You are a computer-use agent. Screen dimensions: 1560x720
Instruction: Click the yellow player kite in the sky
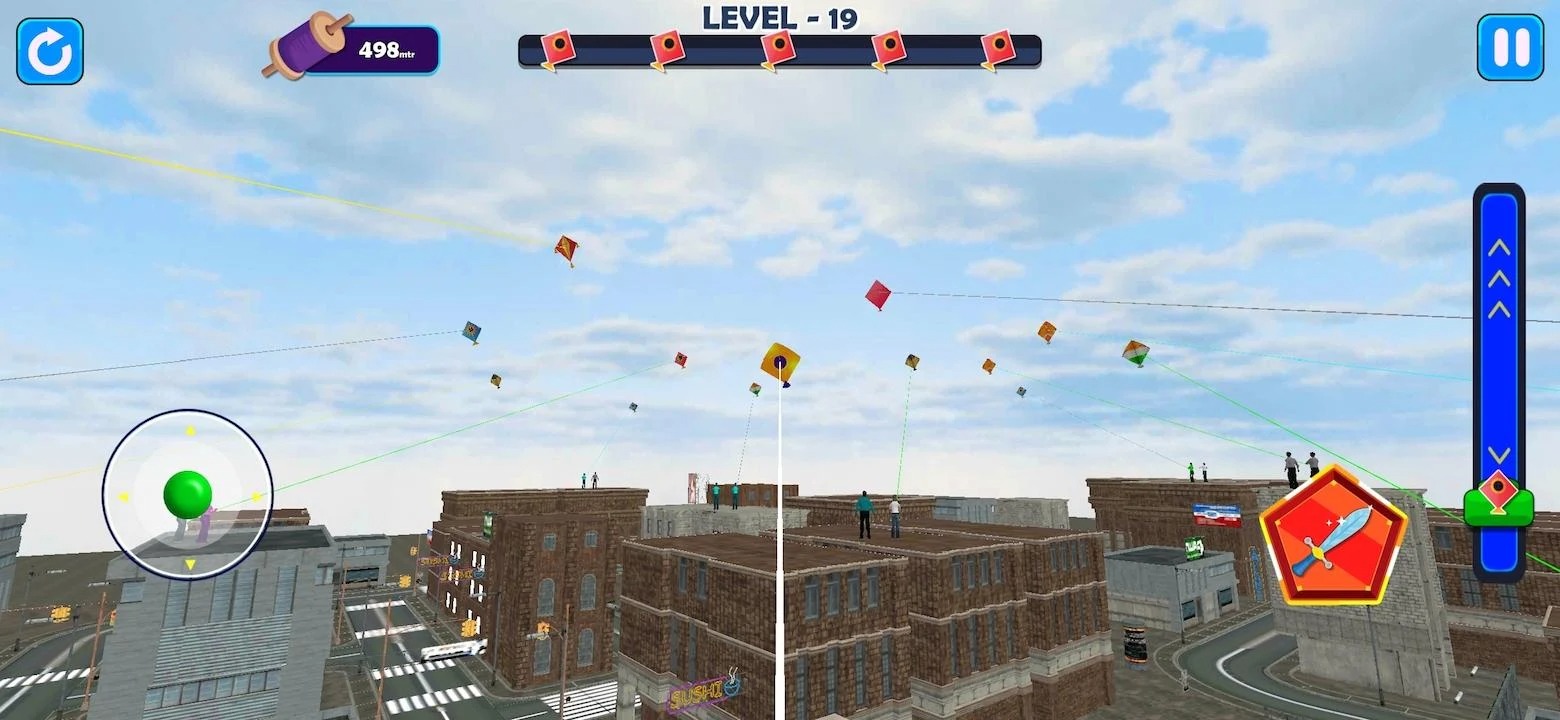tap(781, 362)
